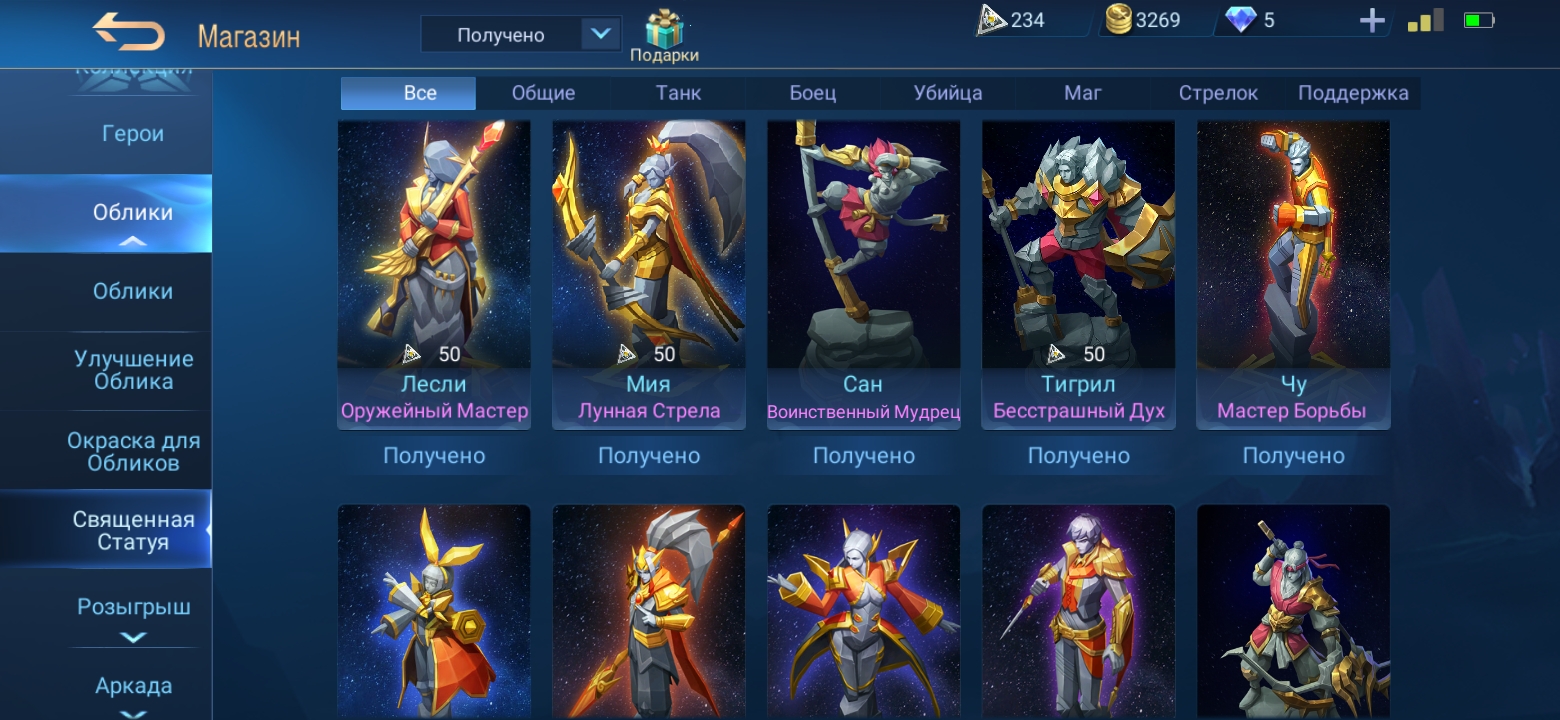
Task: Switch to the Общие tab
Action: click(543, 93)
